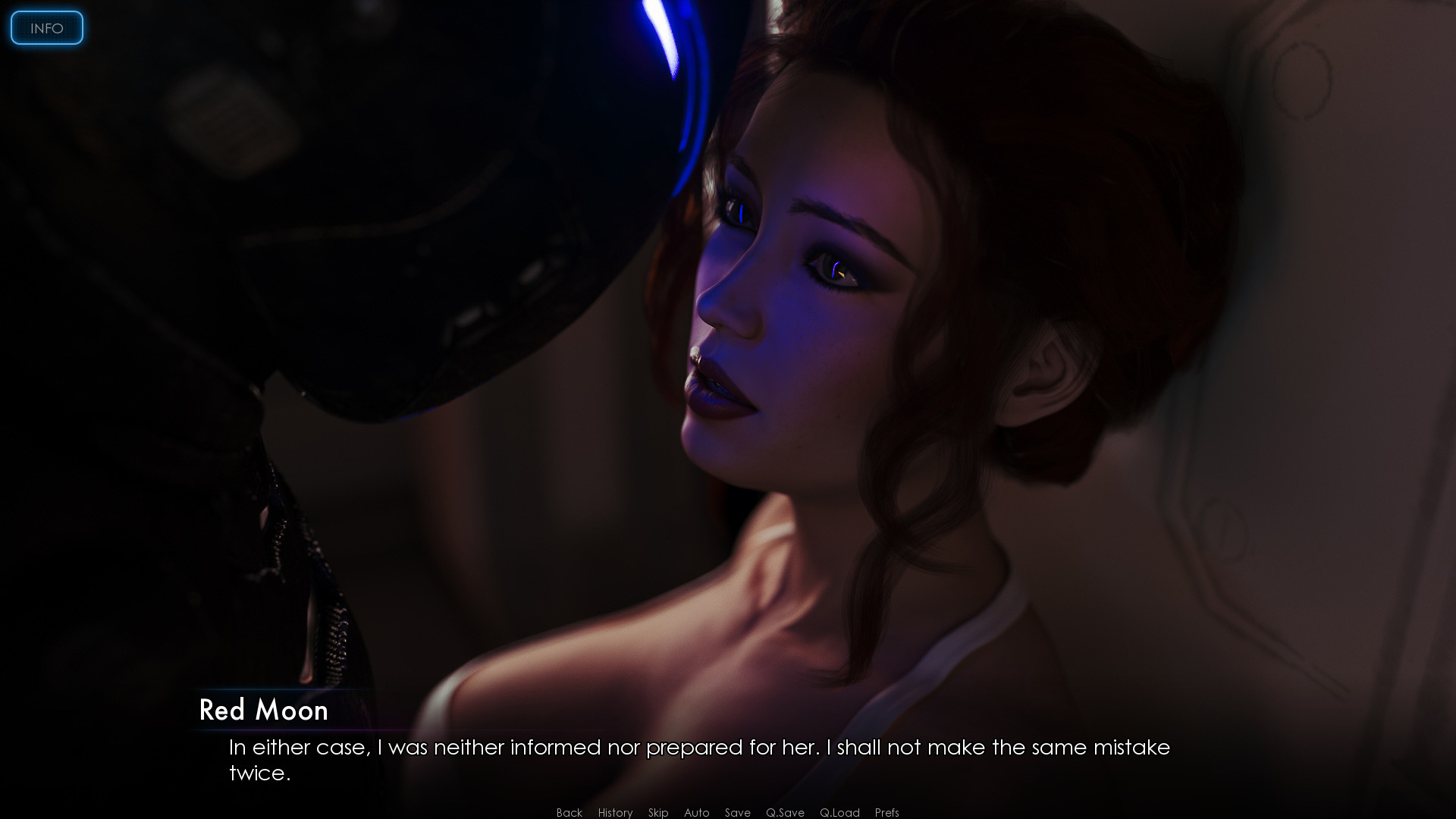Save your current progress
This screenshot has height=819, width=1456.
[x=736, y=812]
